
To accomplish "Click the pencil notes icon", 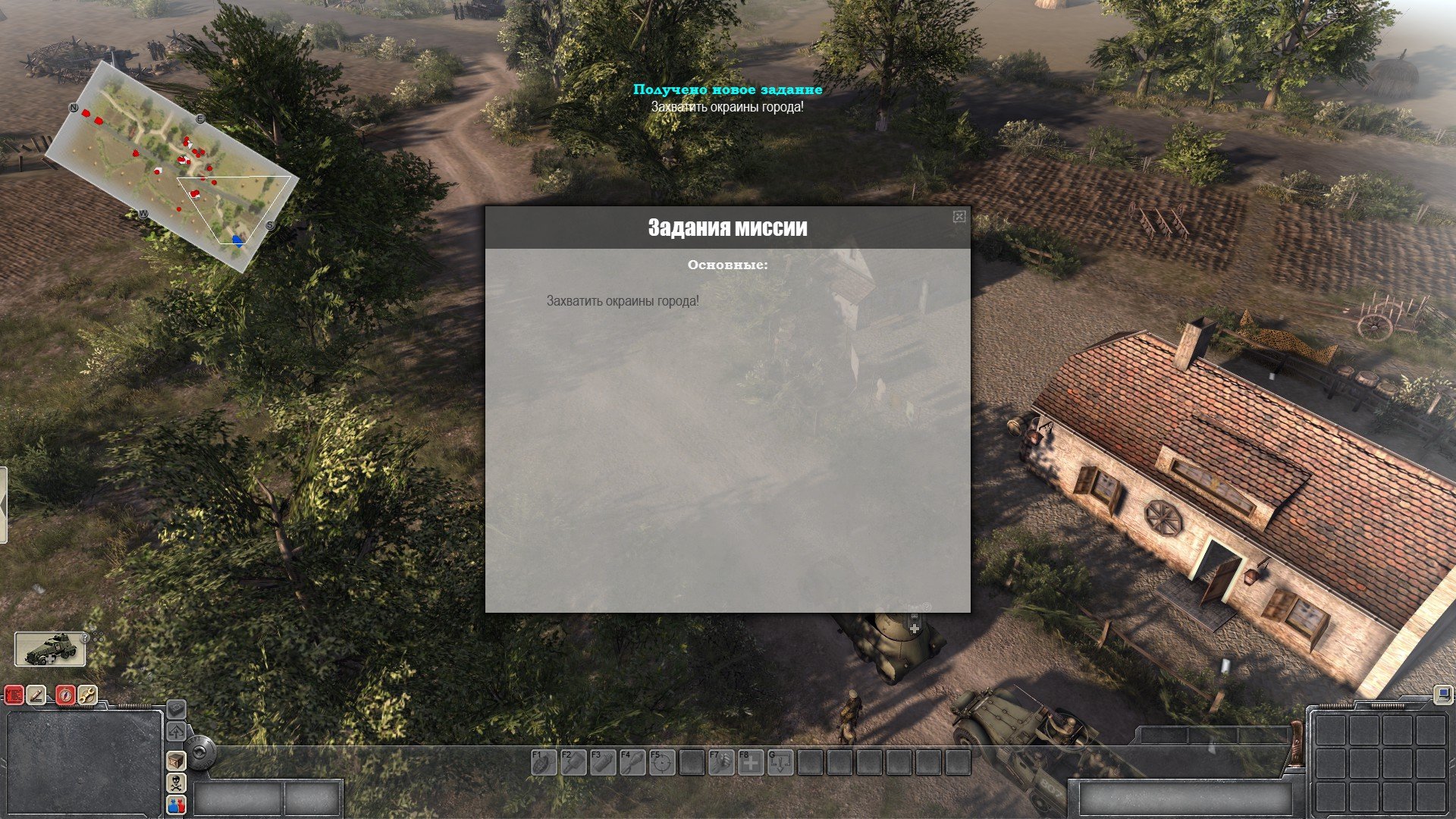I will coord(36,695).
